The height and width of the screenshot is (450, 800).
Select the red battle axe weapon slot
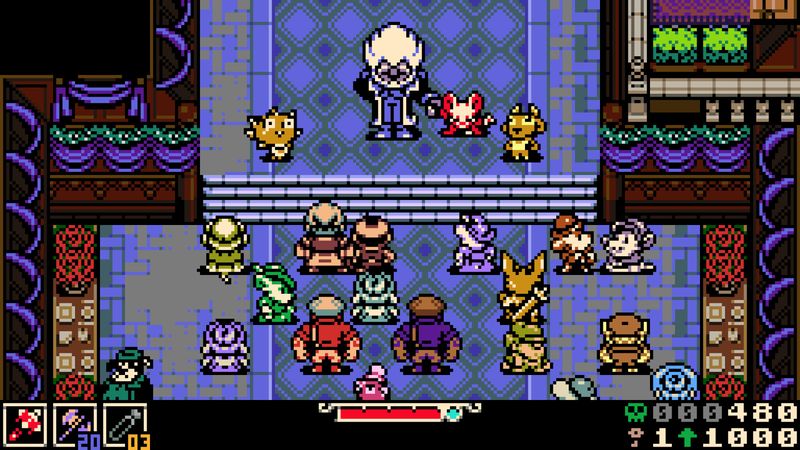[25, 425]
